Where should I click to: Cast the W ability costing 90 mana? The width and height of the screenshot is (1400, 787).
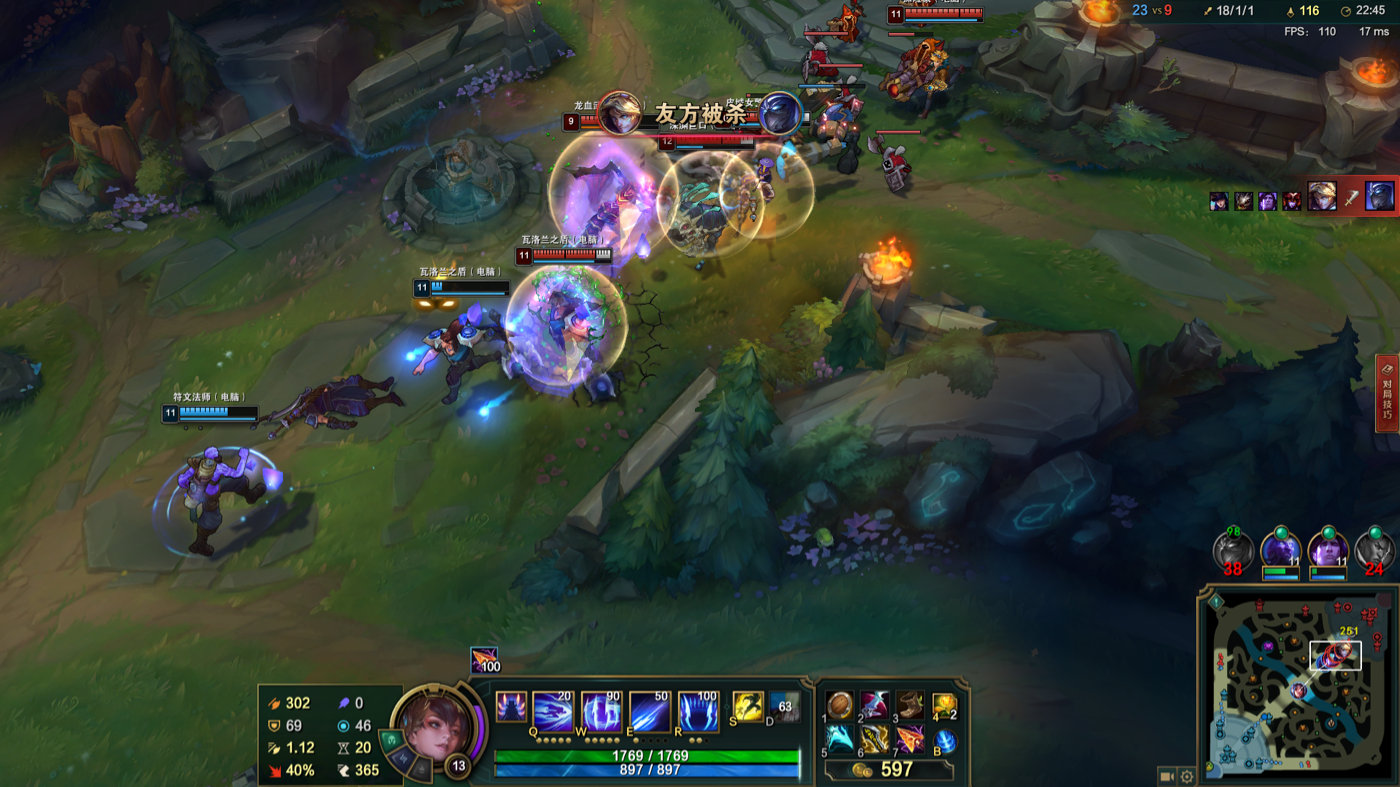601,710
